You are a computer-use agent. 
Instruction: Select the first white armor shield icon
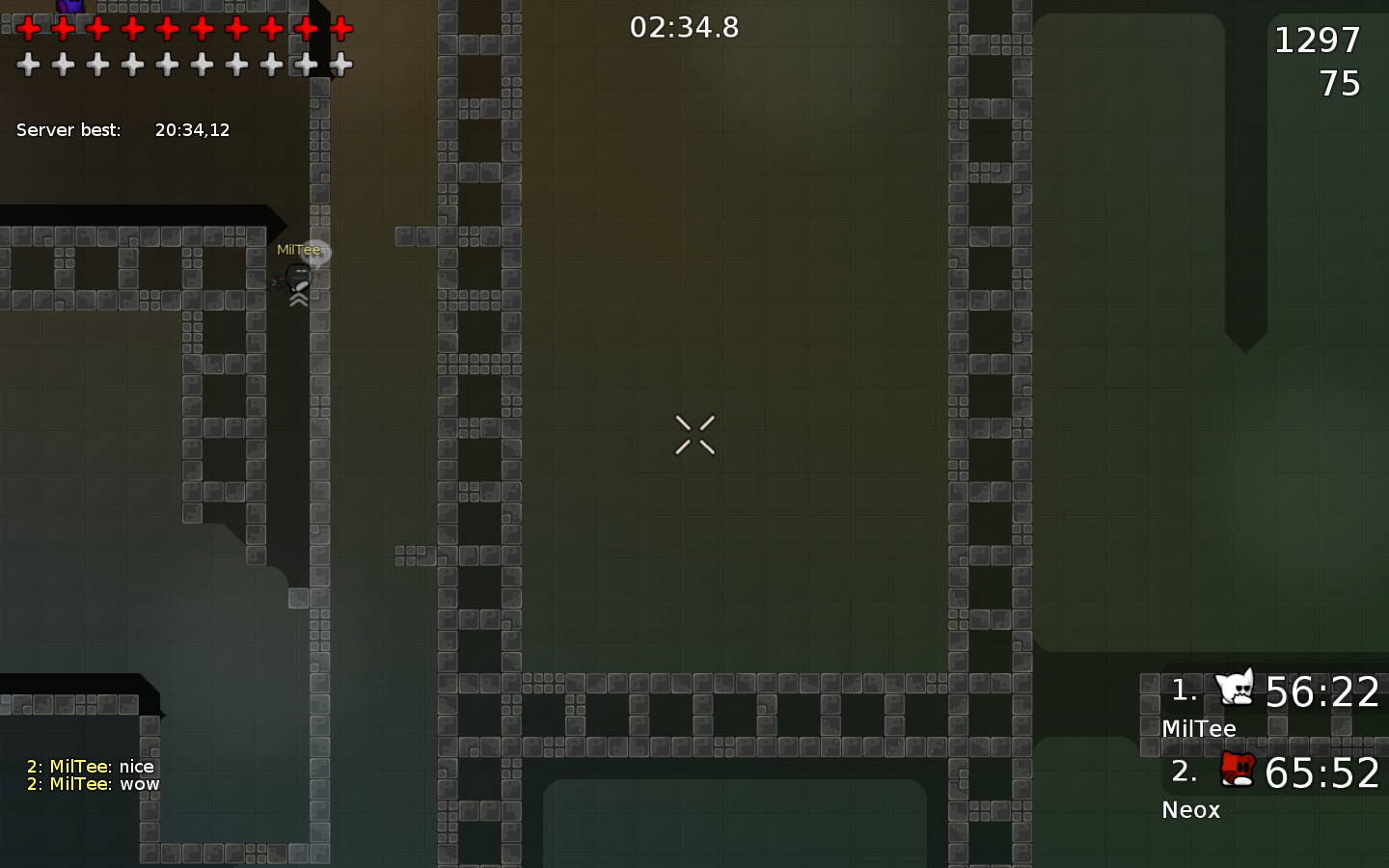[27, 65]
